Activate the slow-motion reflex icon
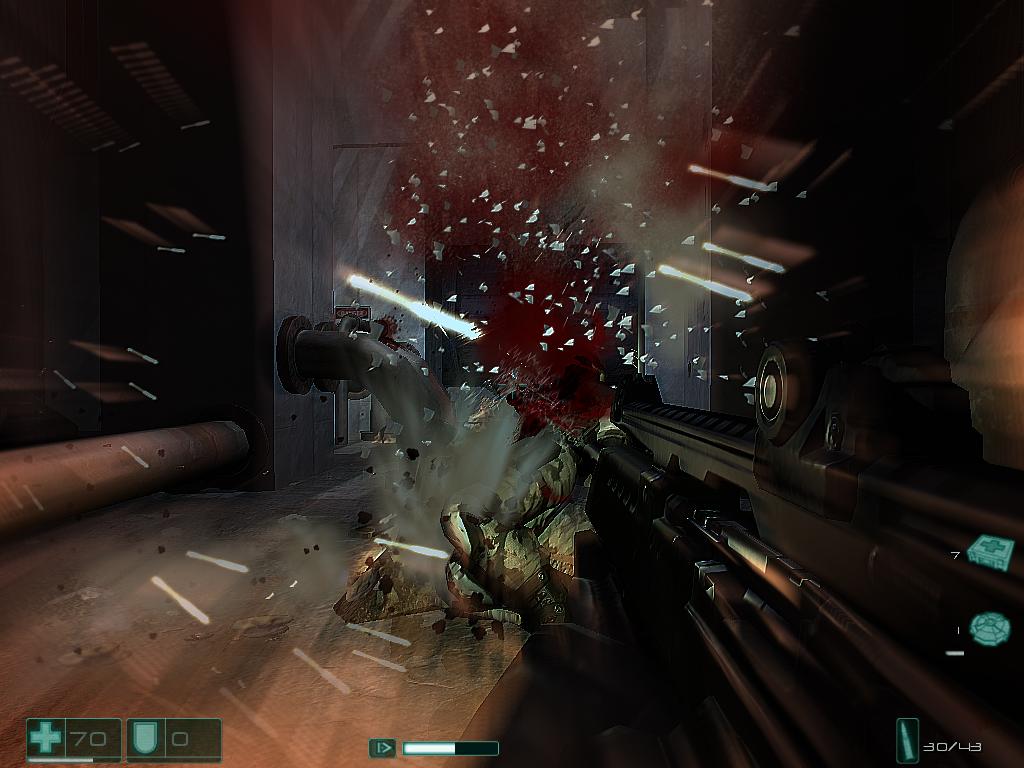The width and height of the screenshot is (1024, 768). tap(382, 748)
